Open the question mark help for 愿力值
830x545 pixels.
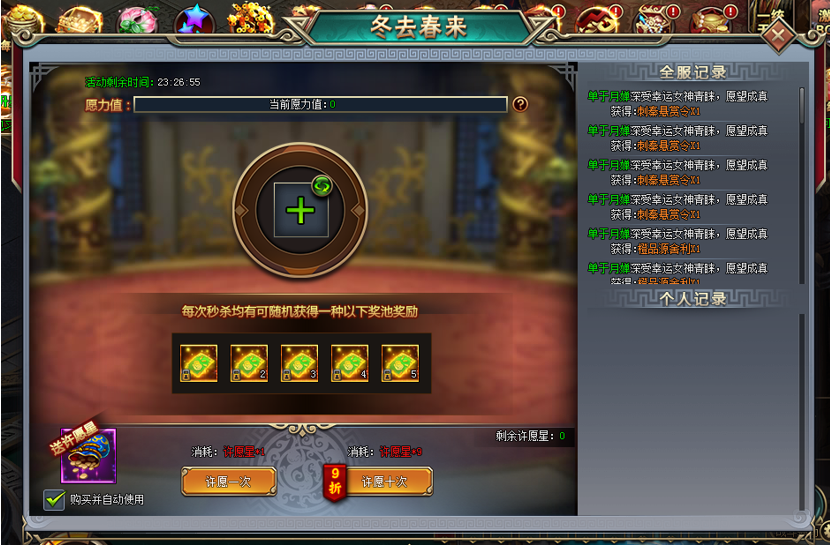[x=520, y=104]
